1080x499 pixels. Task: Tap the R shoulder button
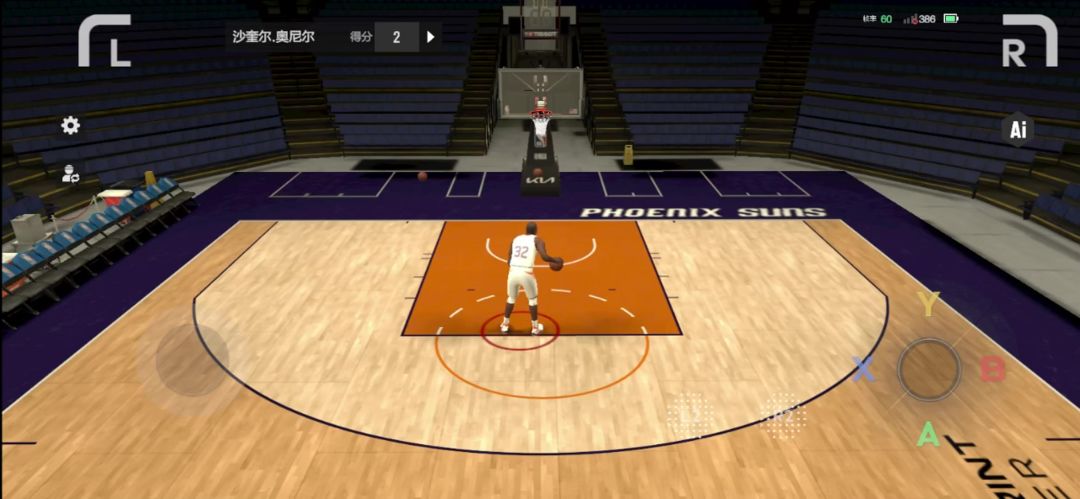coord(1029,41)
